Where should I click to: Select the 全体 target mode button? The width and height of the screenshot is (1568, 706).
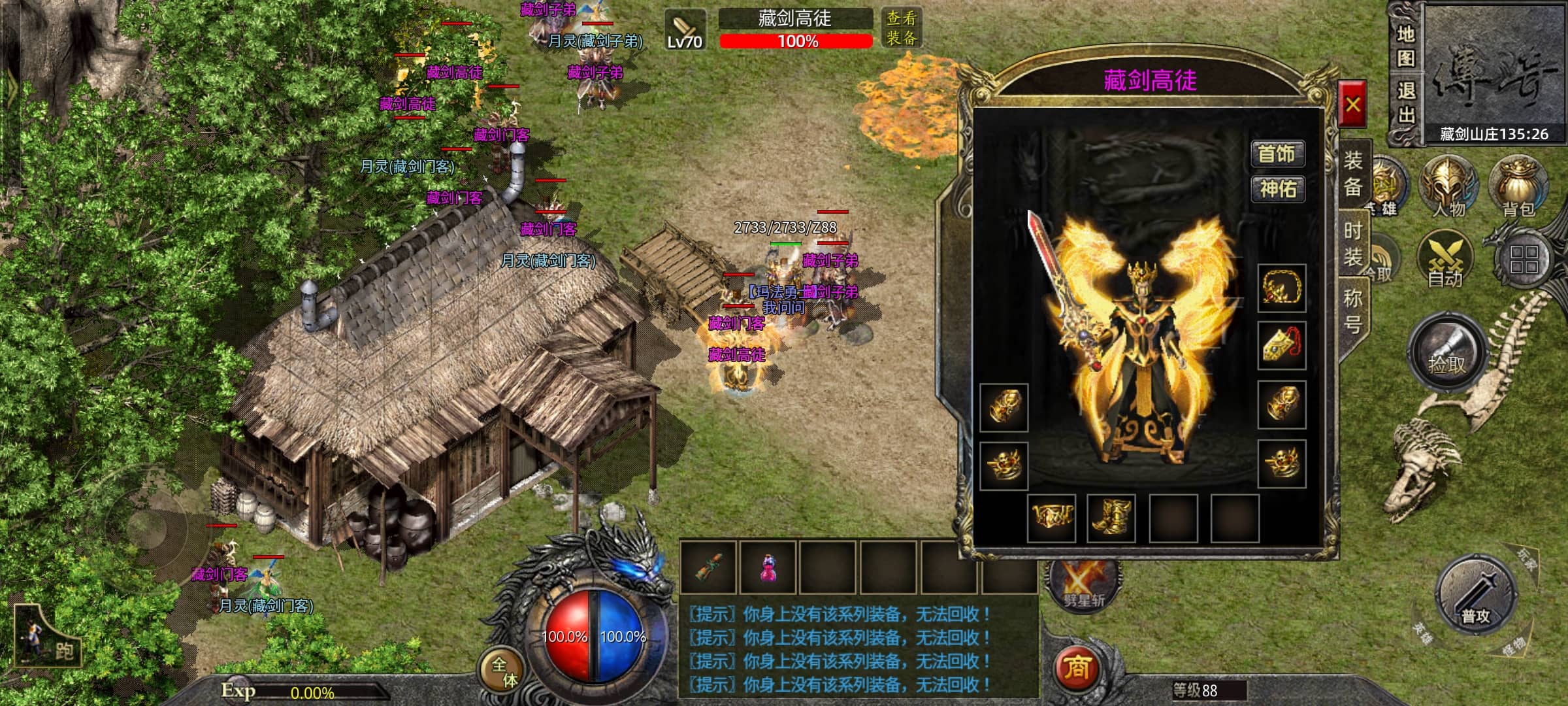pos(504,672)
